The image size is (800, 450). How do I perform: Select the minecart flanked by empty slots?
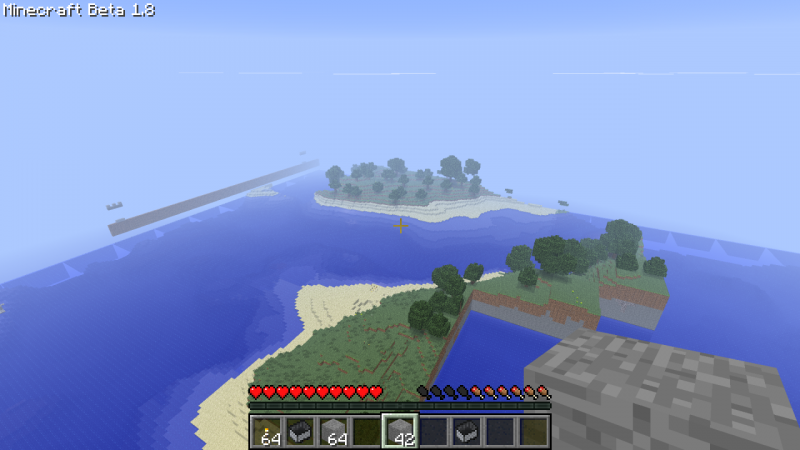tap(467, 431)
